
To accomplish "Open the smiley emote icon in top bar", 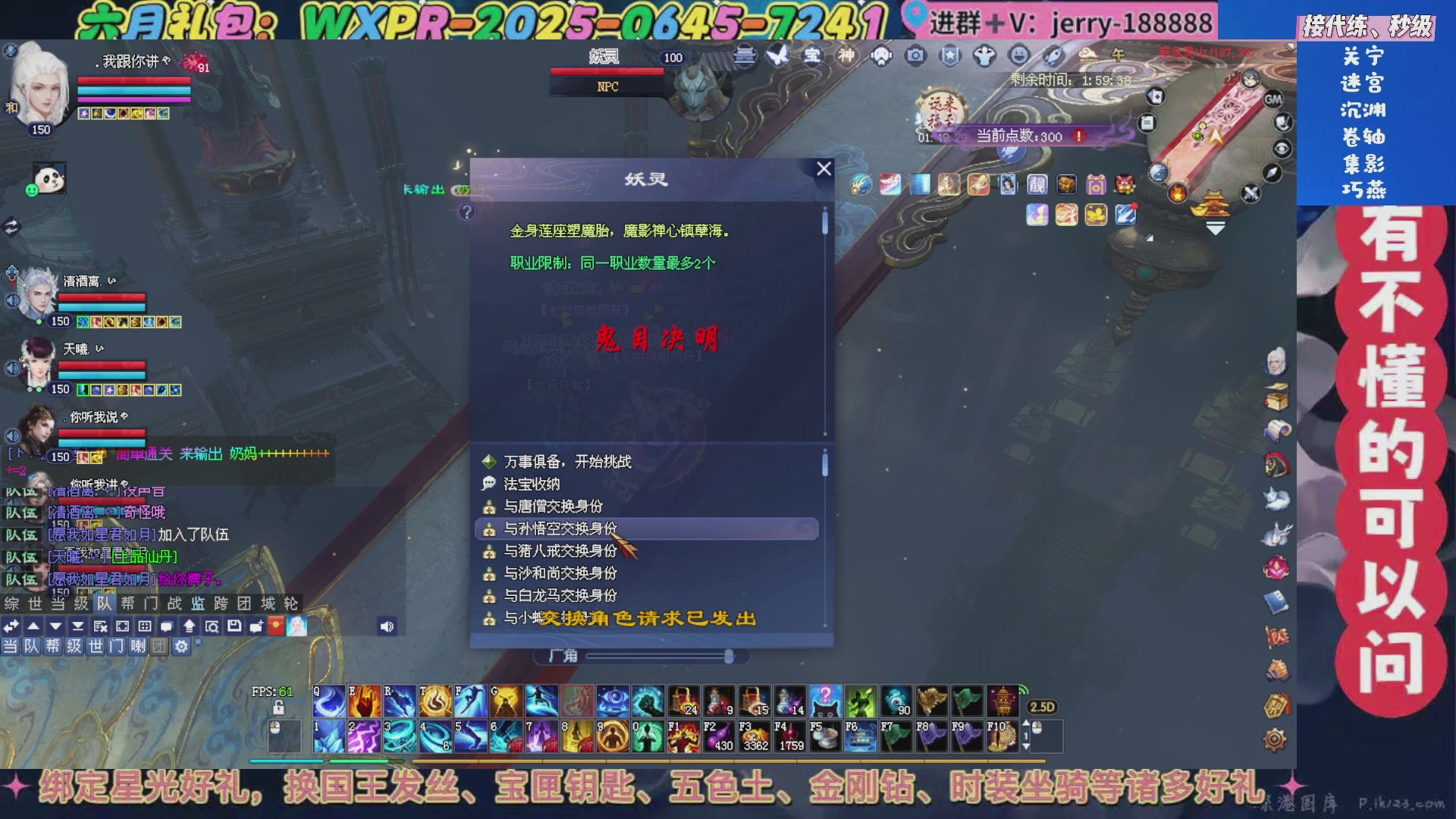I will [x=1018, y=55].
